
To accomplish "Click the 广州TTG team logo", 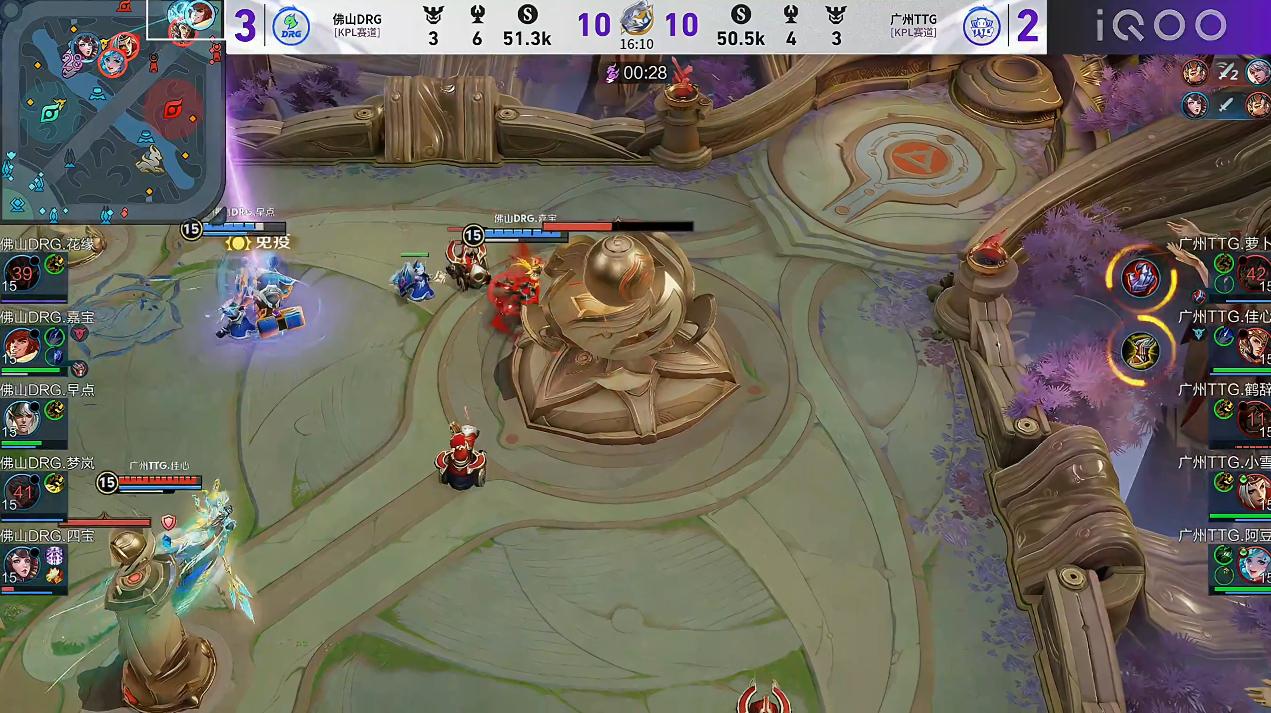I will [981, 26].
